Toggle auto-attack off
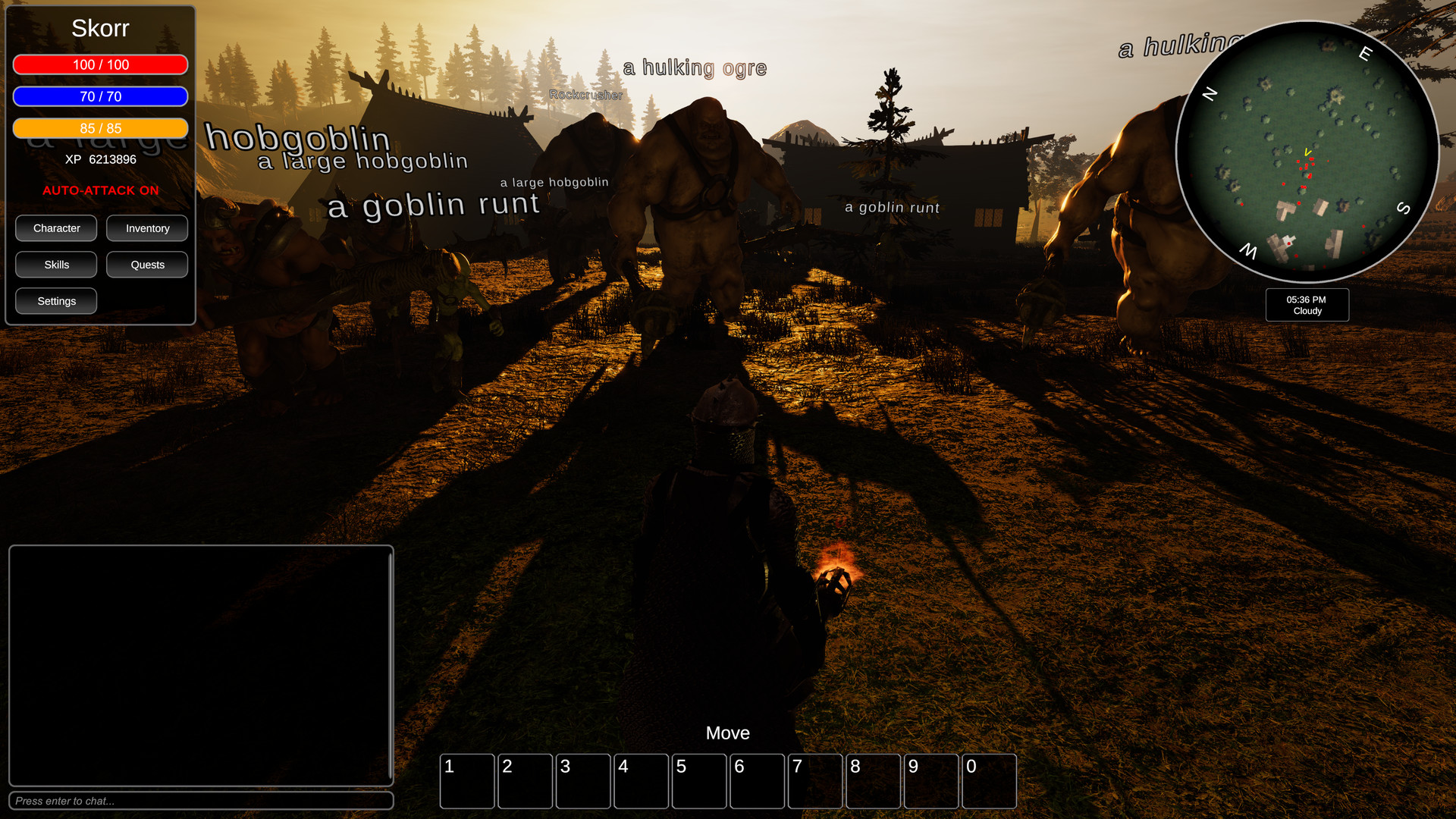 point(100,190)
